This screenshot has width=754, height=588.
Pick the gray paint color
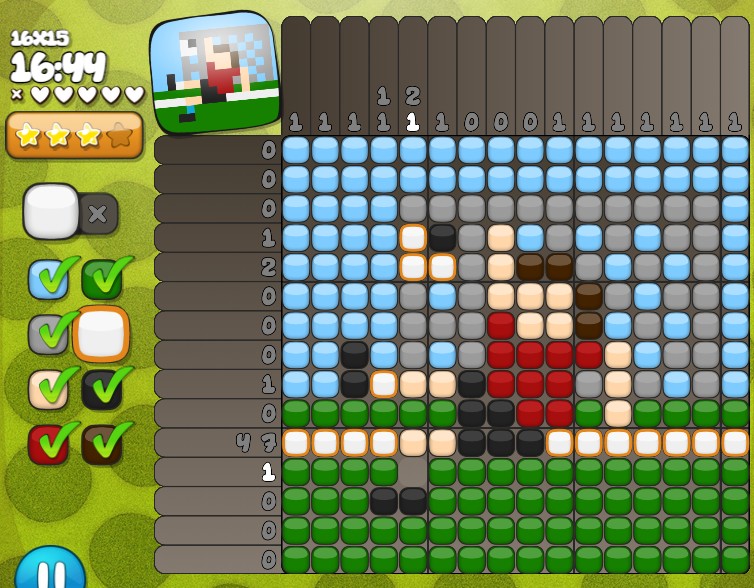click(48, 335)
